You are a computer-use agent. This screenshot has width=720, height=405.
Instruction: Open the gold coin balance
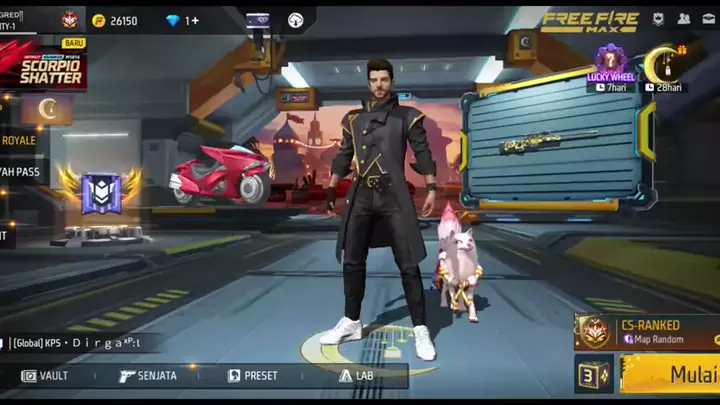pyautogui.click(x=115, y=20)
